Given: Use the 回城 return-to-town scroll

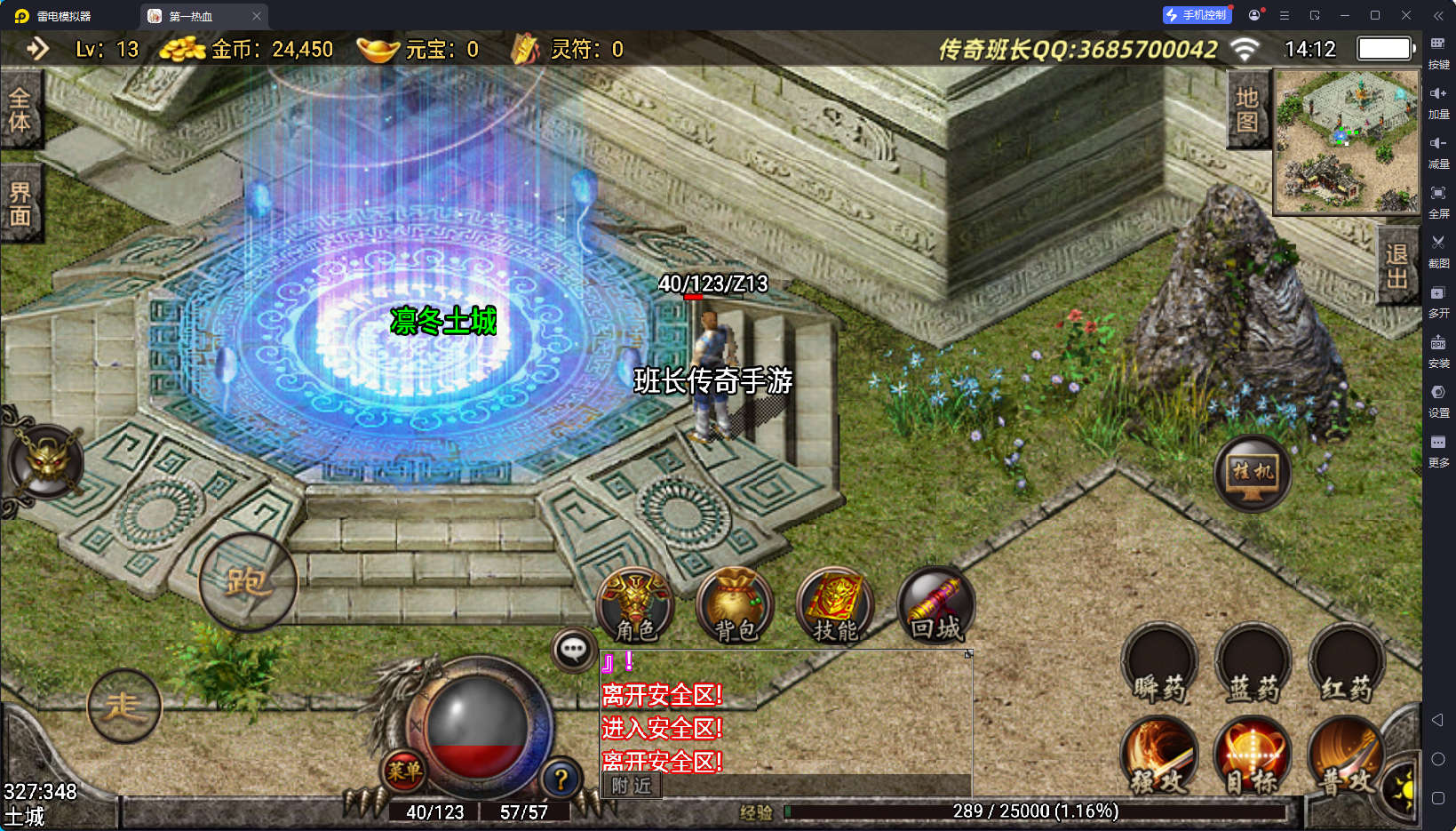Looking at the screenshot, I should point(935,606).
